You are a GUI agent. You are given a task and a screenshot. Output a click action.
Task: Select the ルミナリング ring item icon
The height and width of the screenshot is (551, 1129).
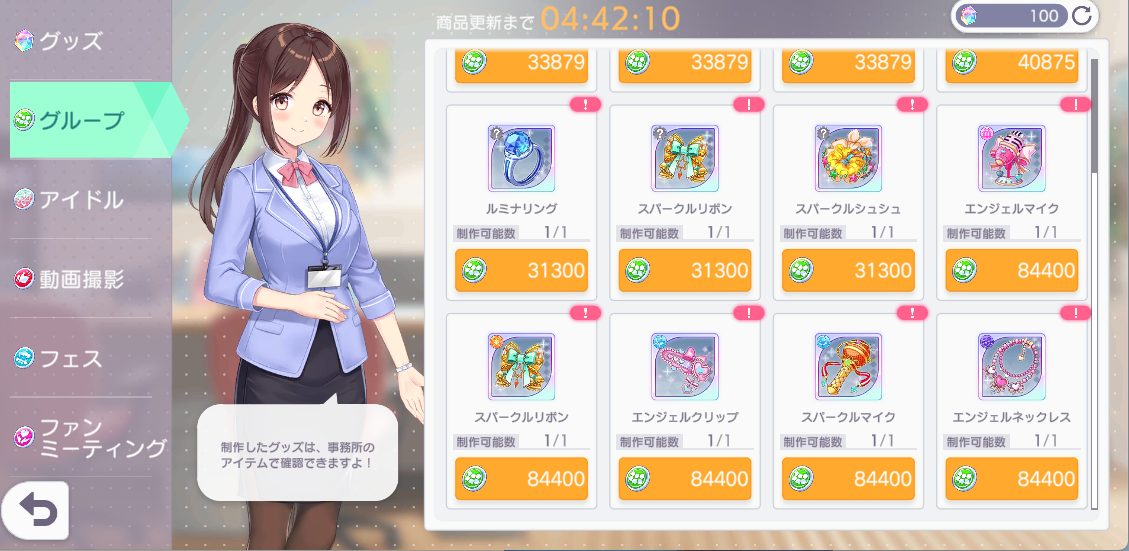pyautogui.click(x=521, y=158)
